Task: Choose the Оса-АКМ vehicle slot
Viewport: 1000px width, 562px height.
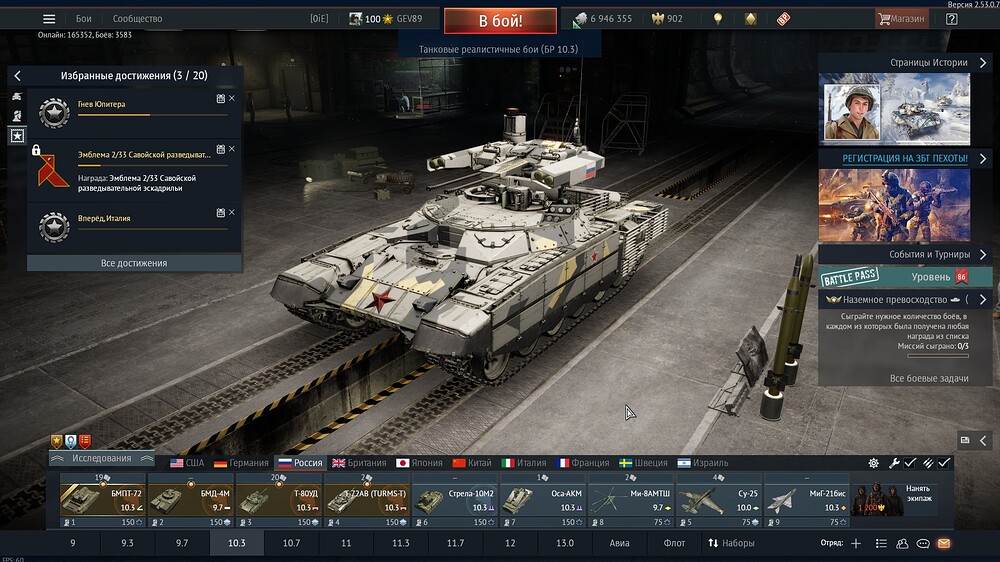Action: 544,499
